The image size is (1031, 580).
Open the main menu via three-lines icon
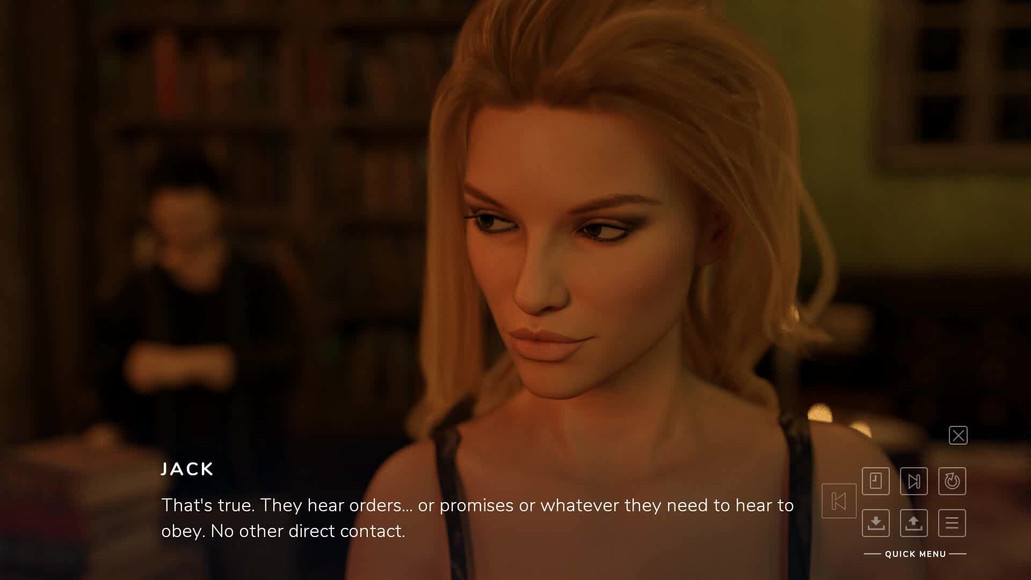(952, 523)
